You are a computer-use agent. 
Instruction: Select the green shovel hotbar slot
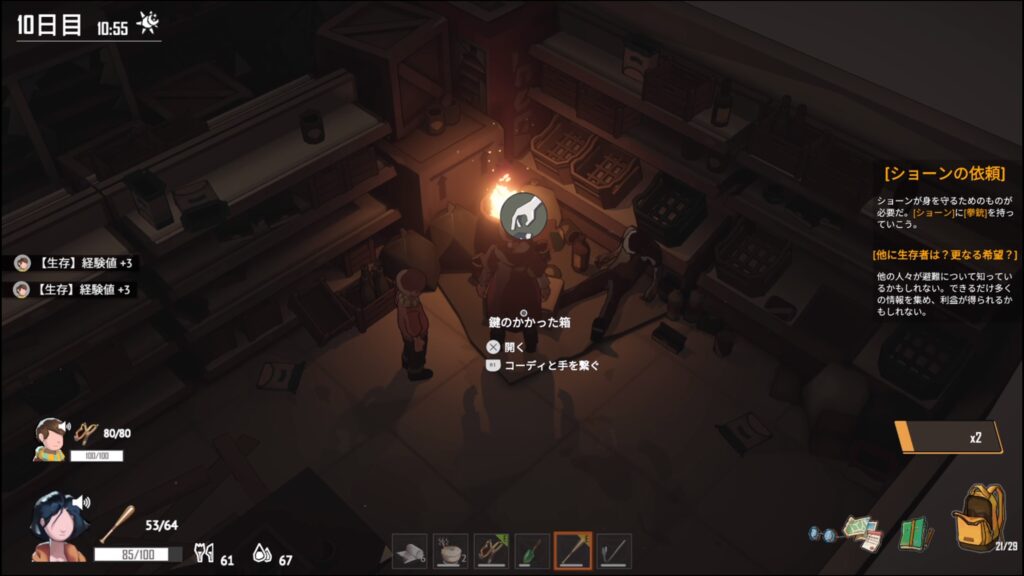click(532, 551)
